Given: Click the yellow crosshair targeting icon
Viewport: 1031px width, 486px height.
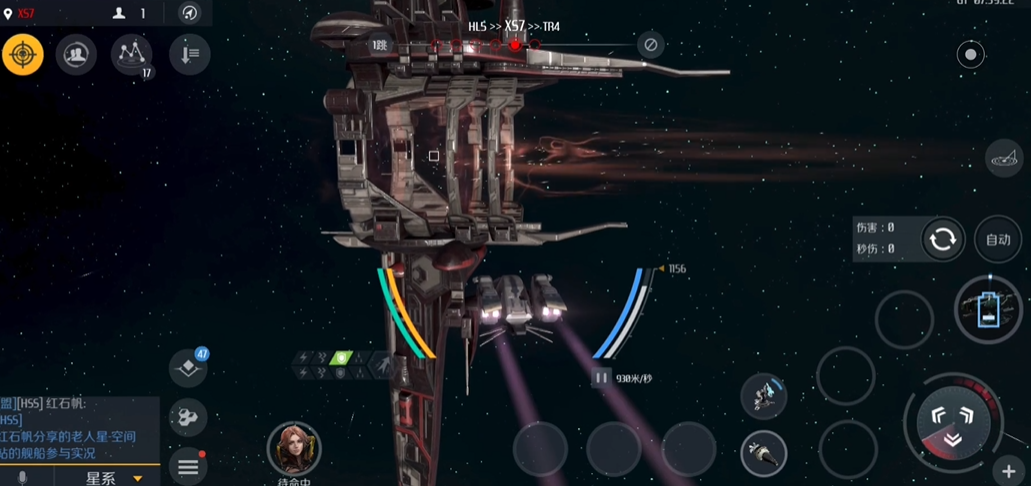Looking at the screenshot, I should tap(23, 55).
